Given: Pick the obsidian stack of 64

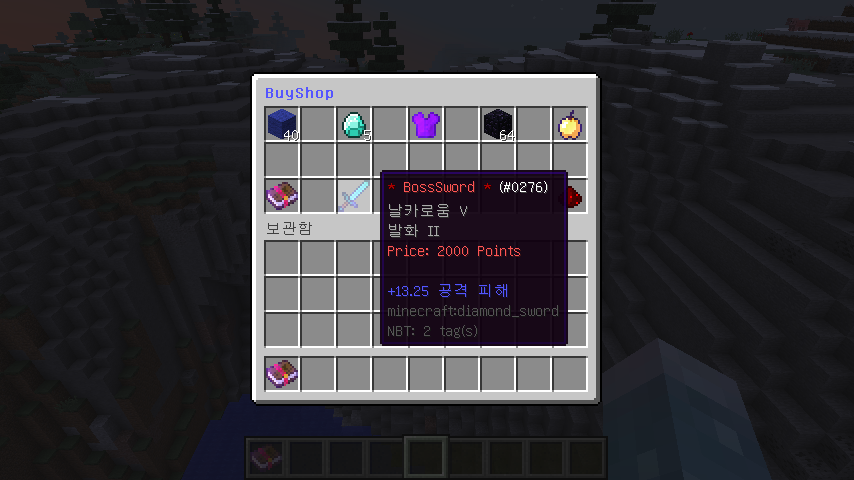Looking at the screenshot, I should [x=498, y=124].
